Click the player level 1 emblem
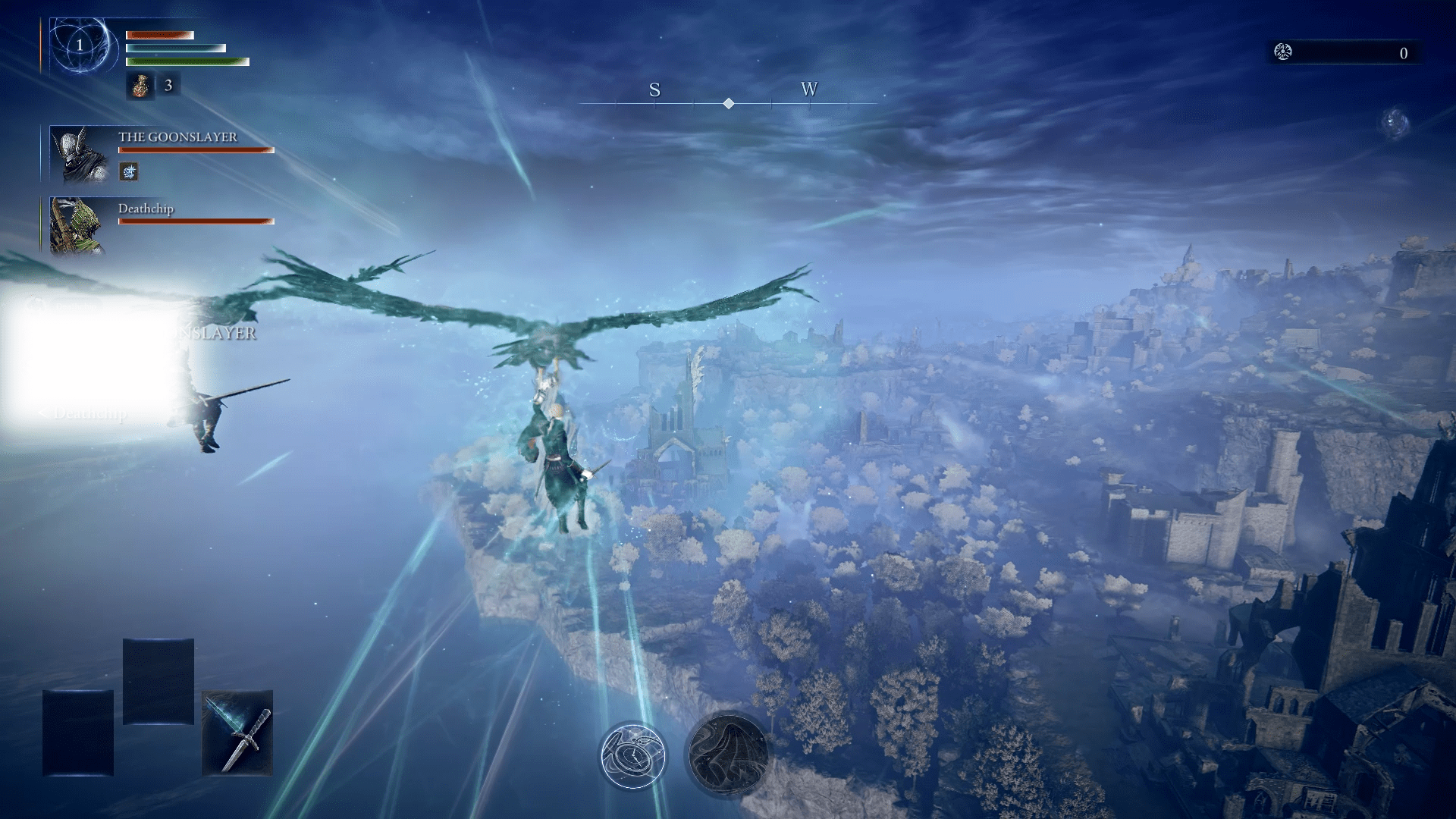1456x819 pixels. coord(80,45)
